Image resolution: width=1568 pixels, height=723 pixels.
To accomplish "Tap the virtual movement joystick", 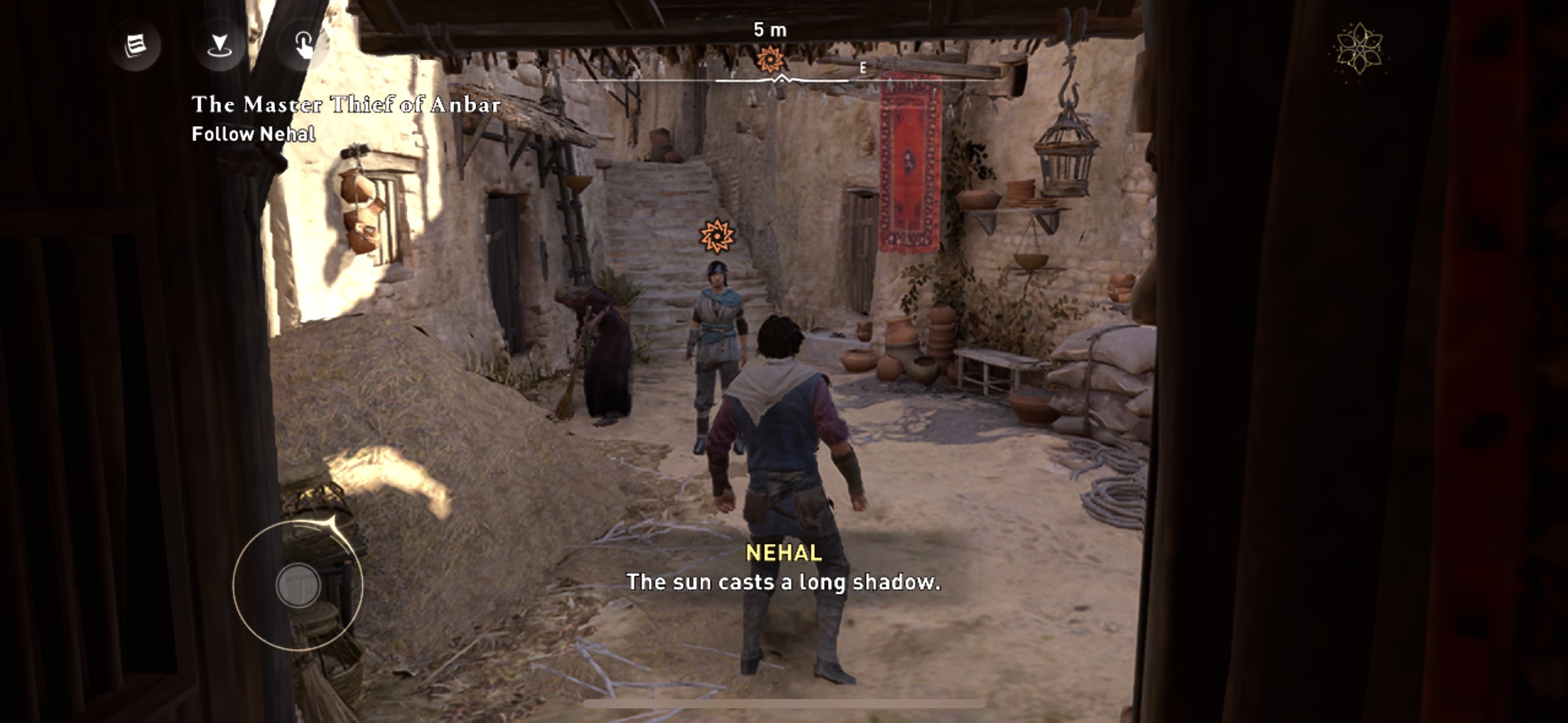I will [298, 585].
